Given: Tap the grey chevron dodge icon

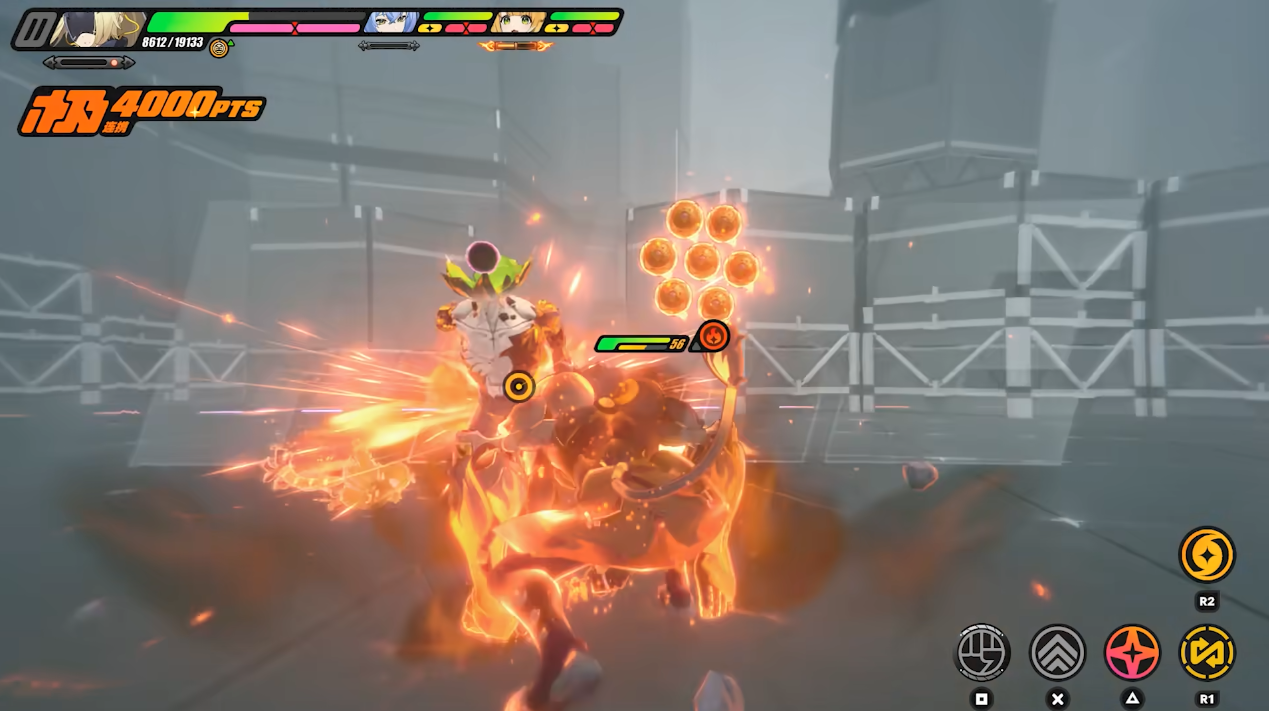Looking at the screenshot, I should [1058, 652].
